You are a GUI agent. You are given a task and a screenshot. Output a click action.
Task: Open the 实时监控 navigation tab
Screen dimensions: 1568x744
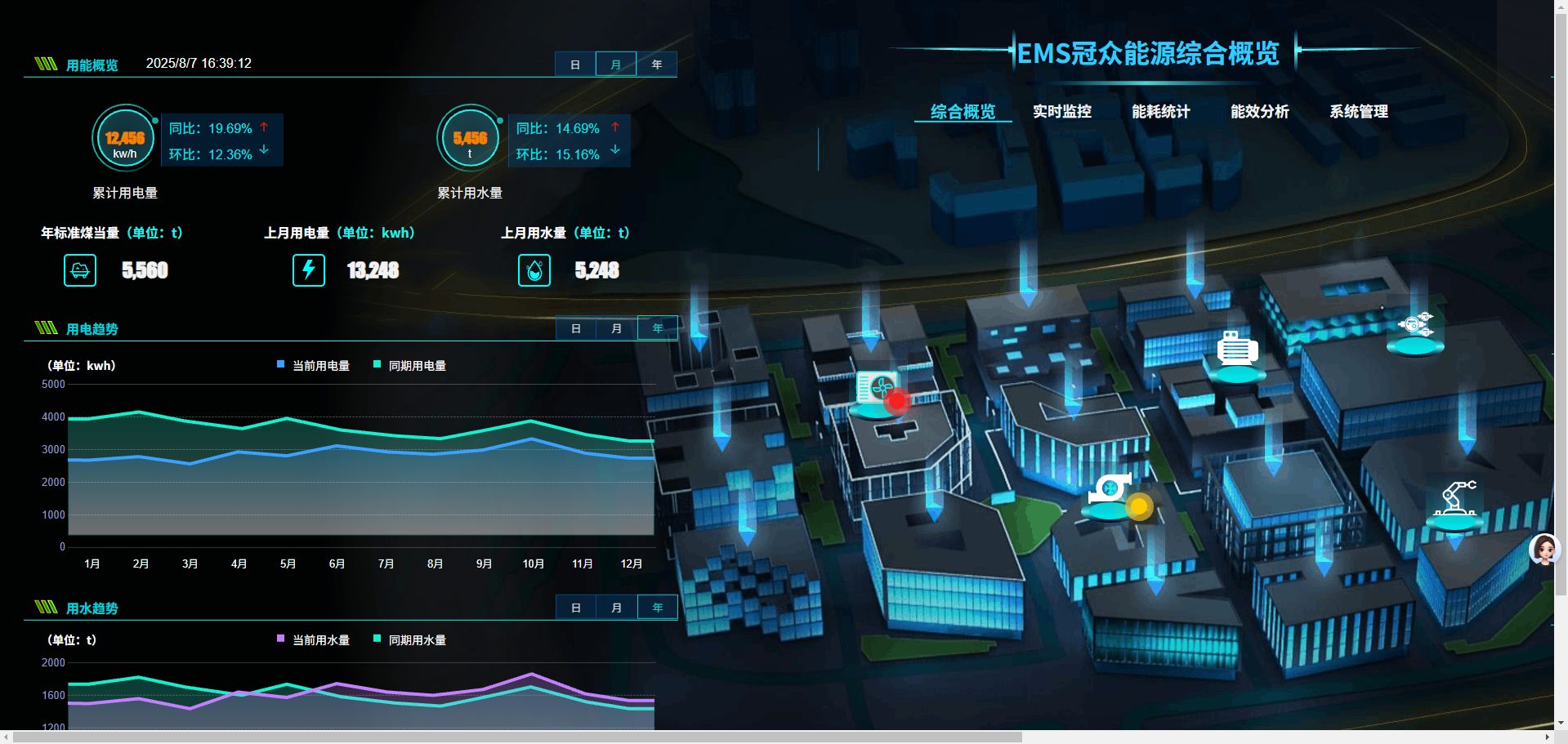tap(1061, 112)
